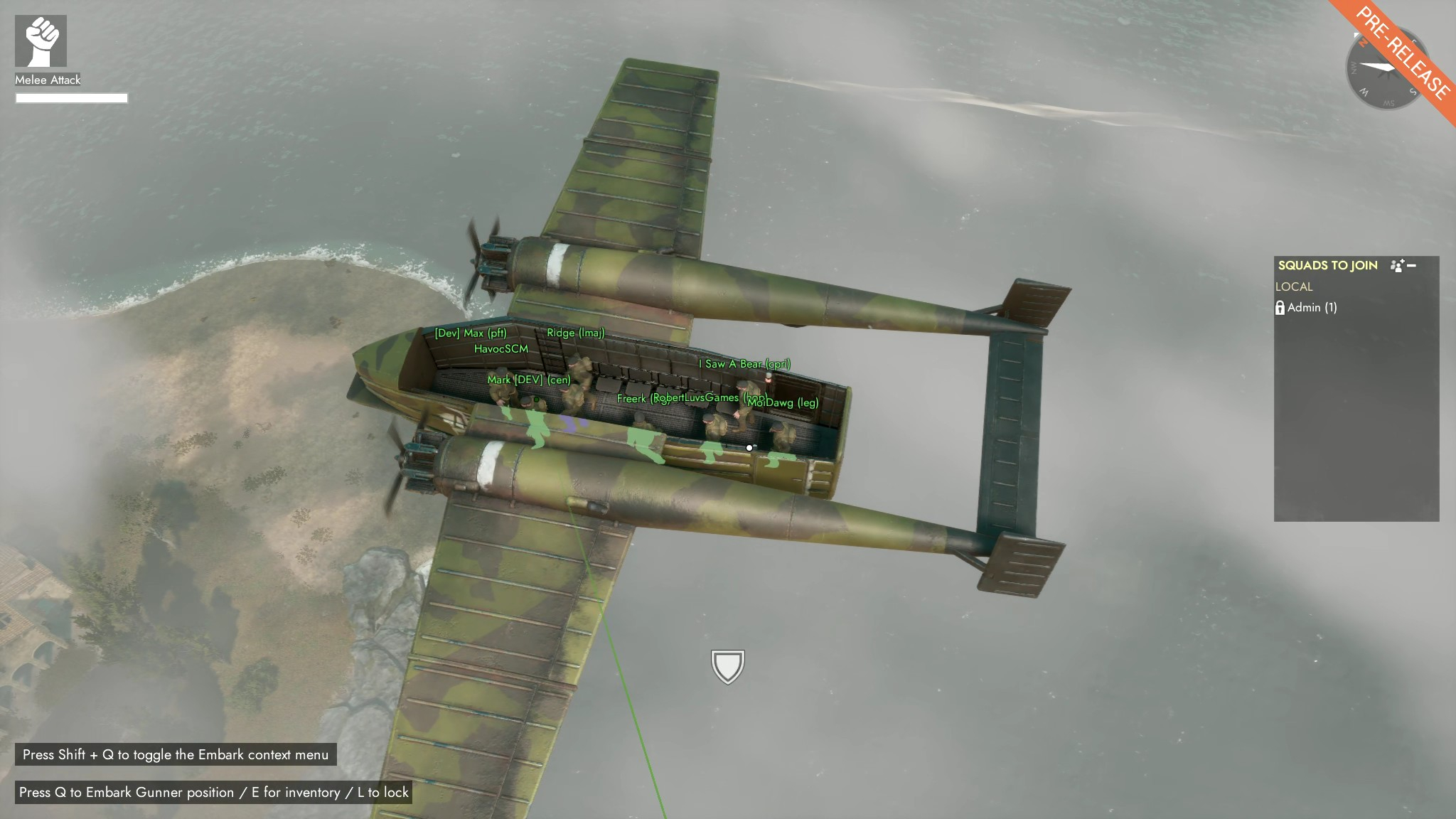Image resolution: width=1456 pixels, height=819 pixels.
Task: Click the shield icon below the plane
Action: [727, 665]
